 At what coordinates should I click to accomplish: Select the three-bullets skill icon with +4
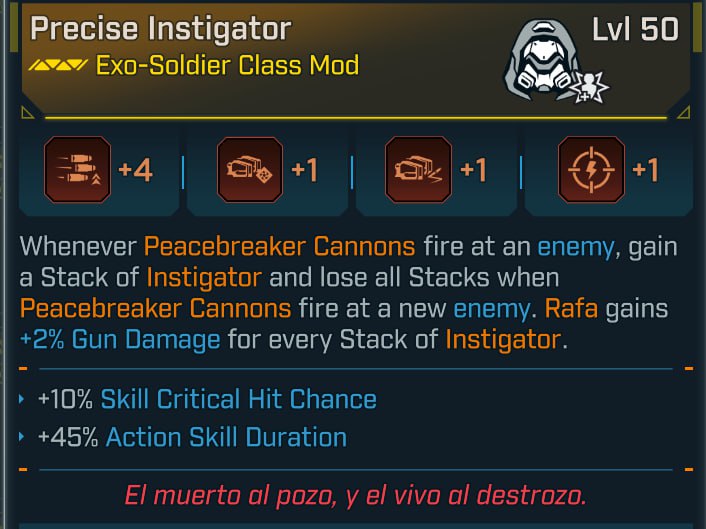77,170
